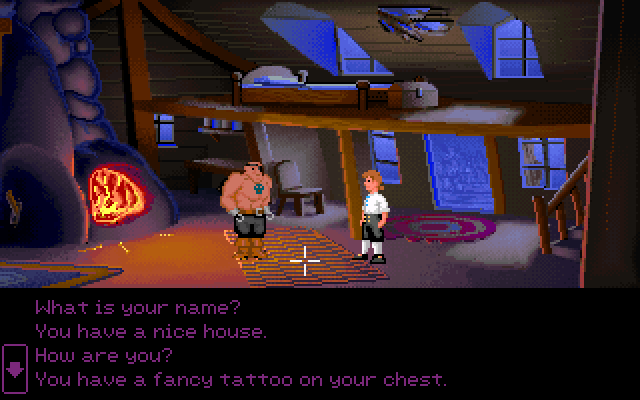Screen dimensions: 640x400
Task: Compliment the fancy tattoo on his chest
Action: [x=240, y=379]
